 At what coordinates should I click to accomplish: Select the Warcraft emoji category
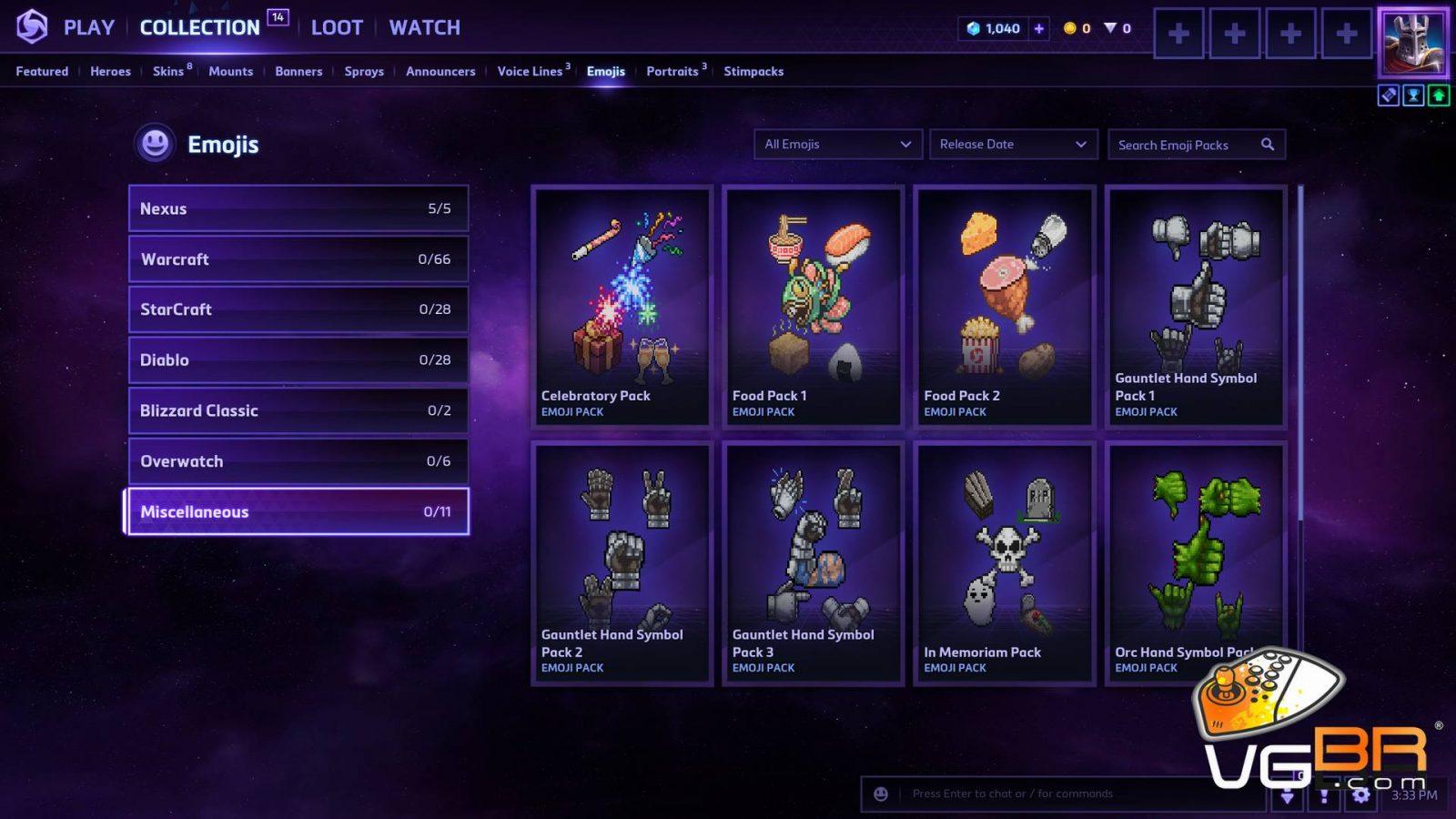[298, 259]
